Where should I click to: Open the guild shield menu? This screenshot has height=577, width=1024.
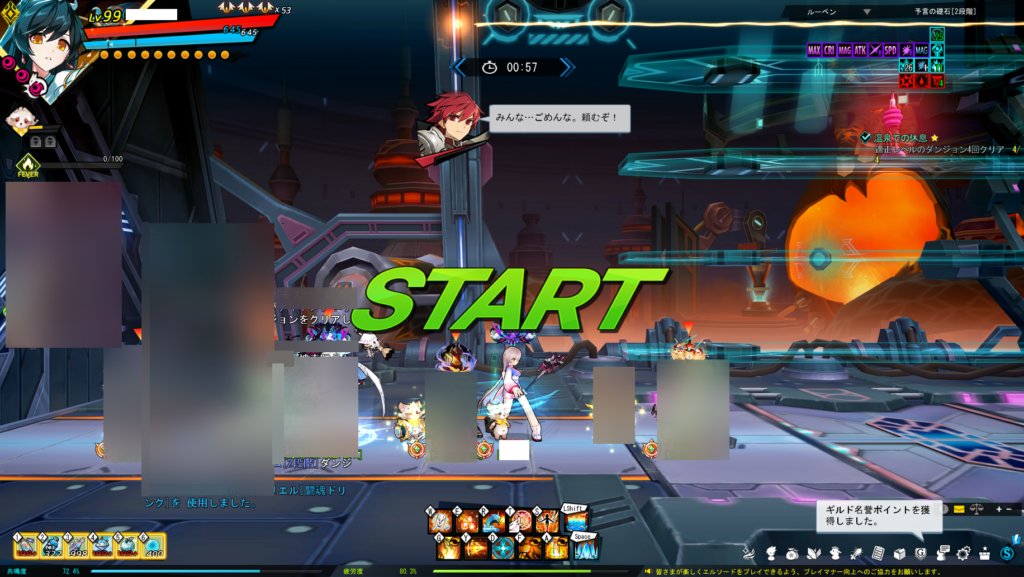tap(921, 553)
